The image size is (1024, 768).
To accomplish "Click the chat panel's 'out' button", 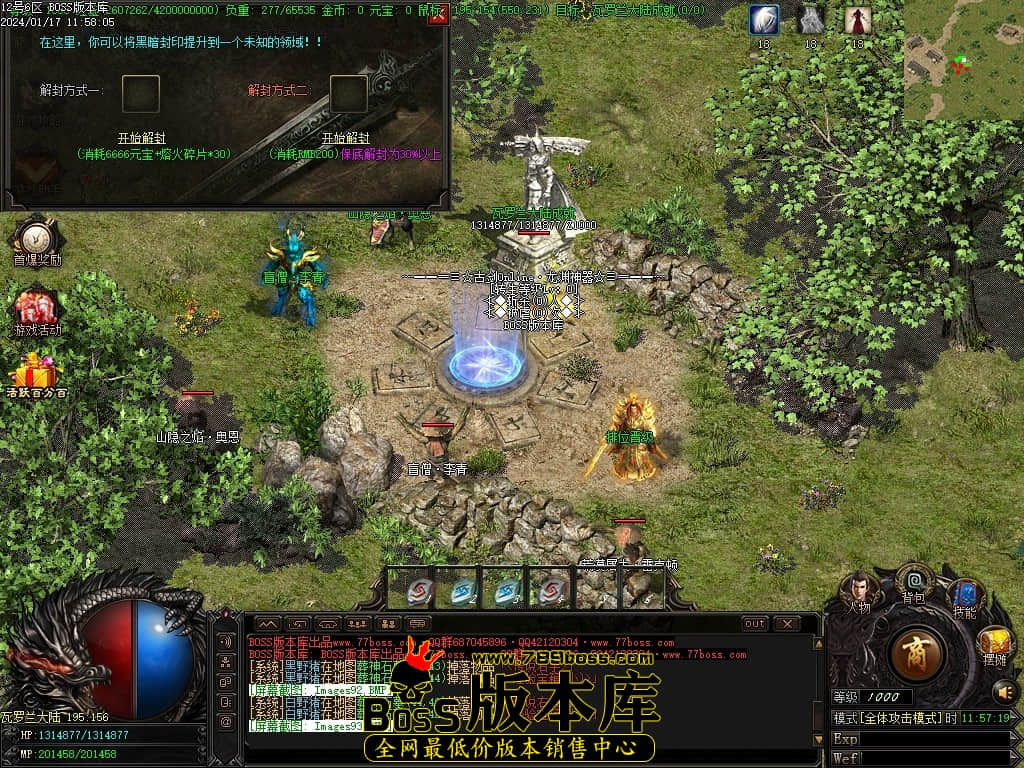I will pyautogui.click(x=755, y=623).
